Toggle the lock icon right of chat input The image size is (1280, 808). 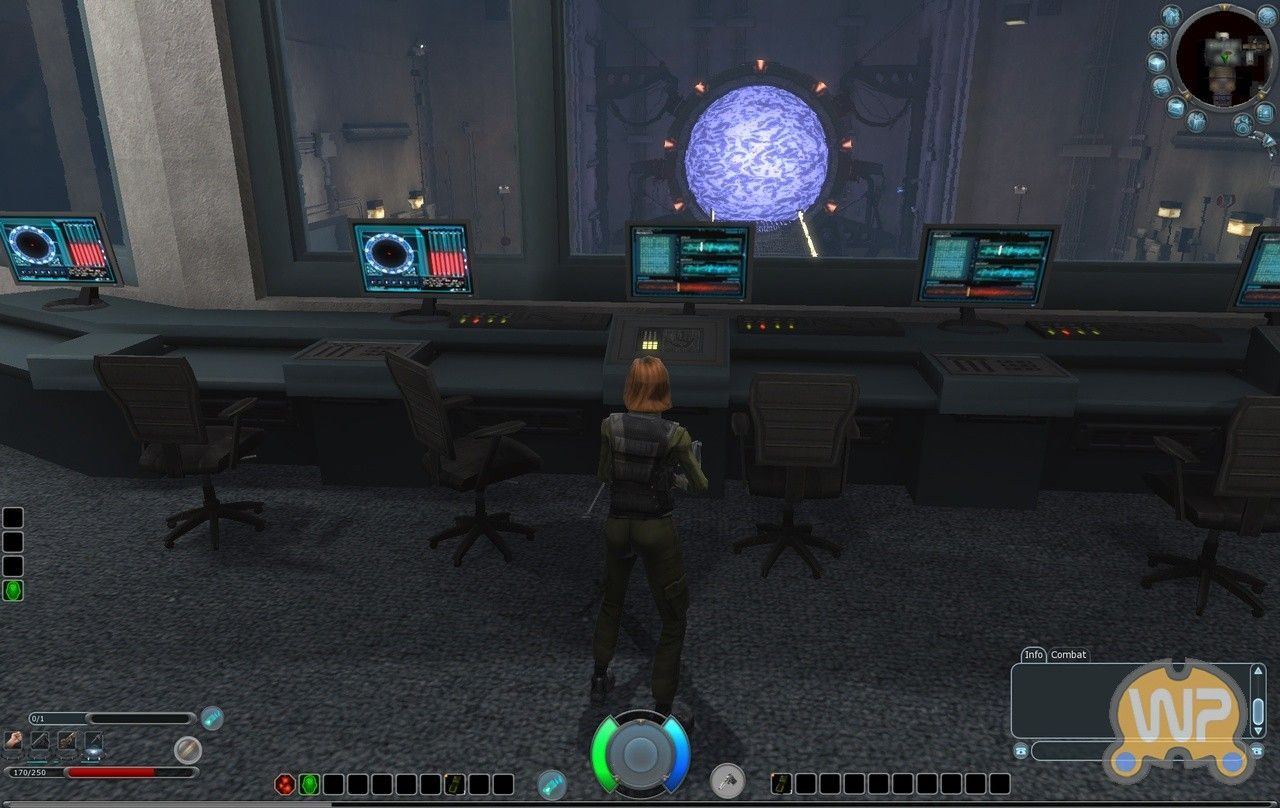pyautogui.click(x=1257, y=750)
